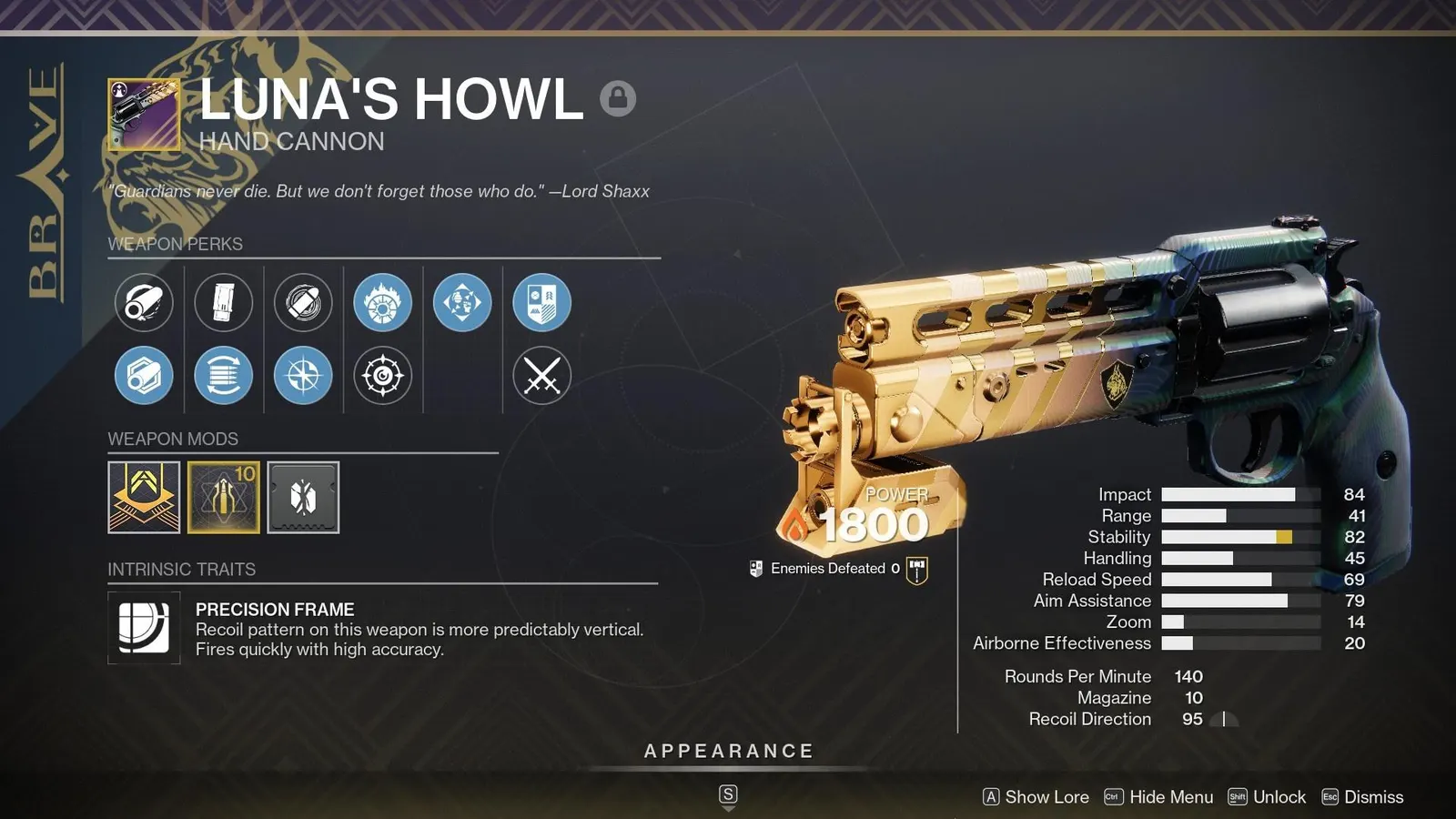The height and width of the screenshot is (819, 1456).
Task: Select the second-row extended magazine perk icon
Action: coord(224,375)
